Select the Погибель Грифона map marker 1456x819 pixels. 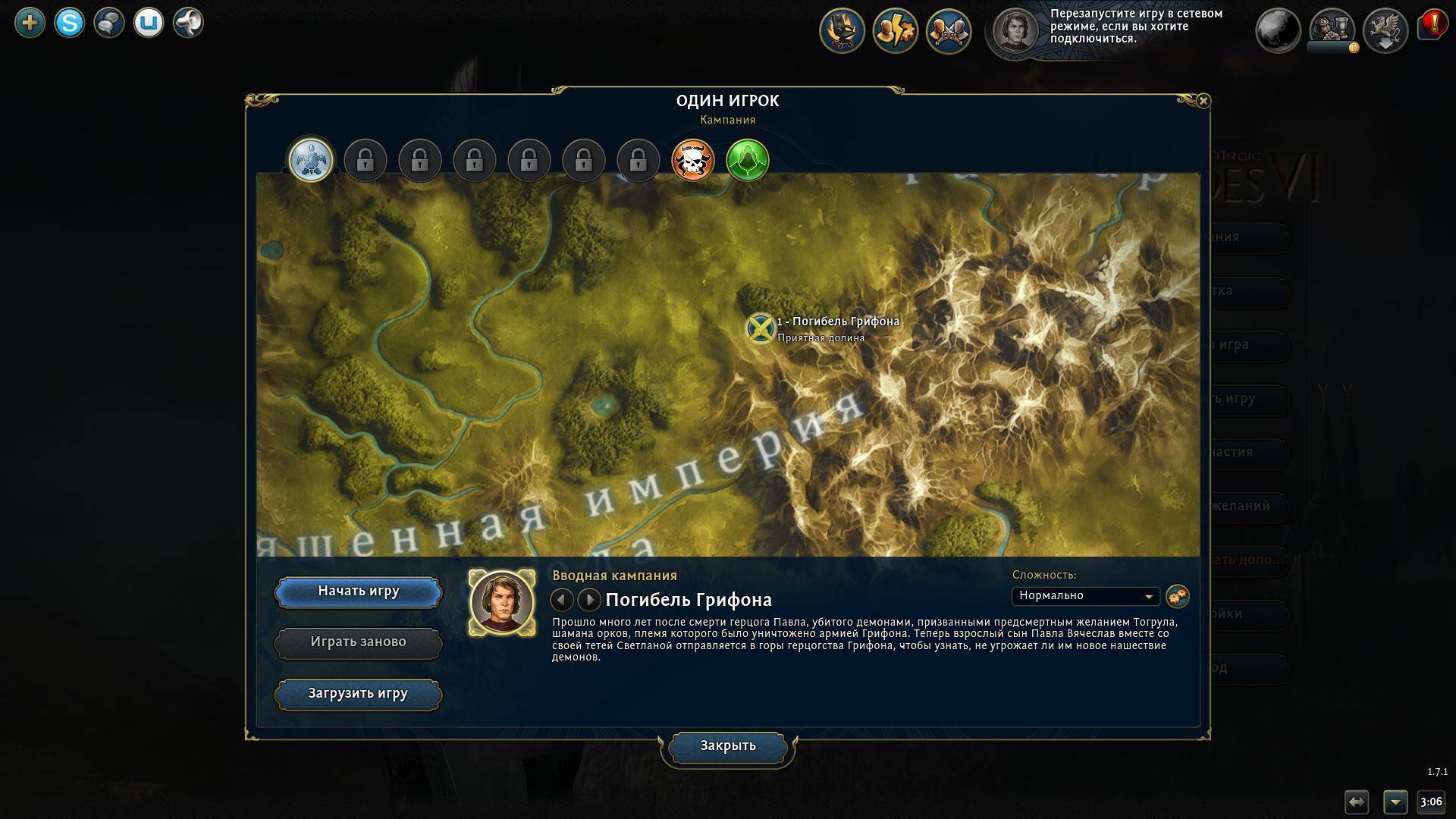[760, 328]
